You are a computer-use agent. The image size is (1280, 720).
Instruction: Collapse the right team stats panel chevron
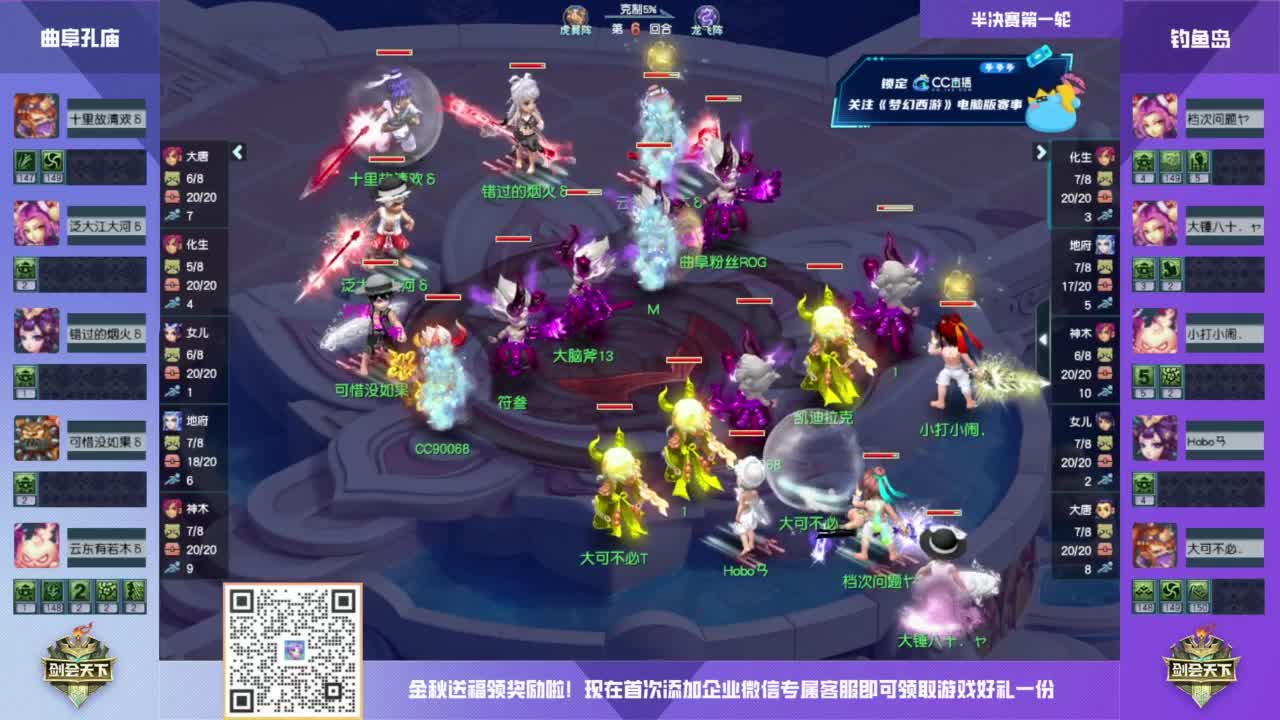[x=1040, y=152]
